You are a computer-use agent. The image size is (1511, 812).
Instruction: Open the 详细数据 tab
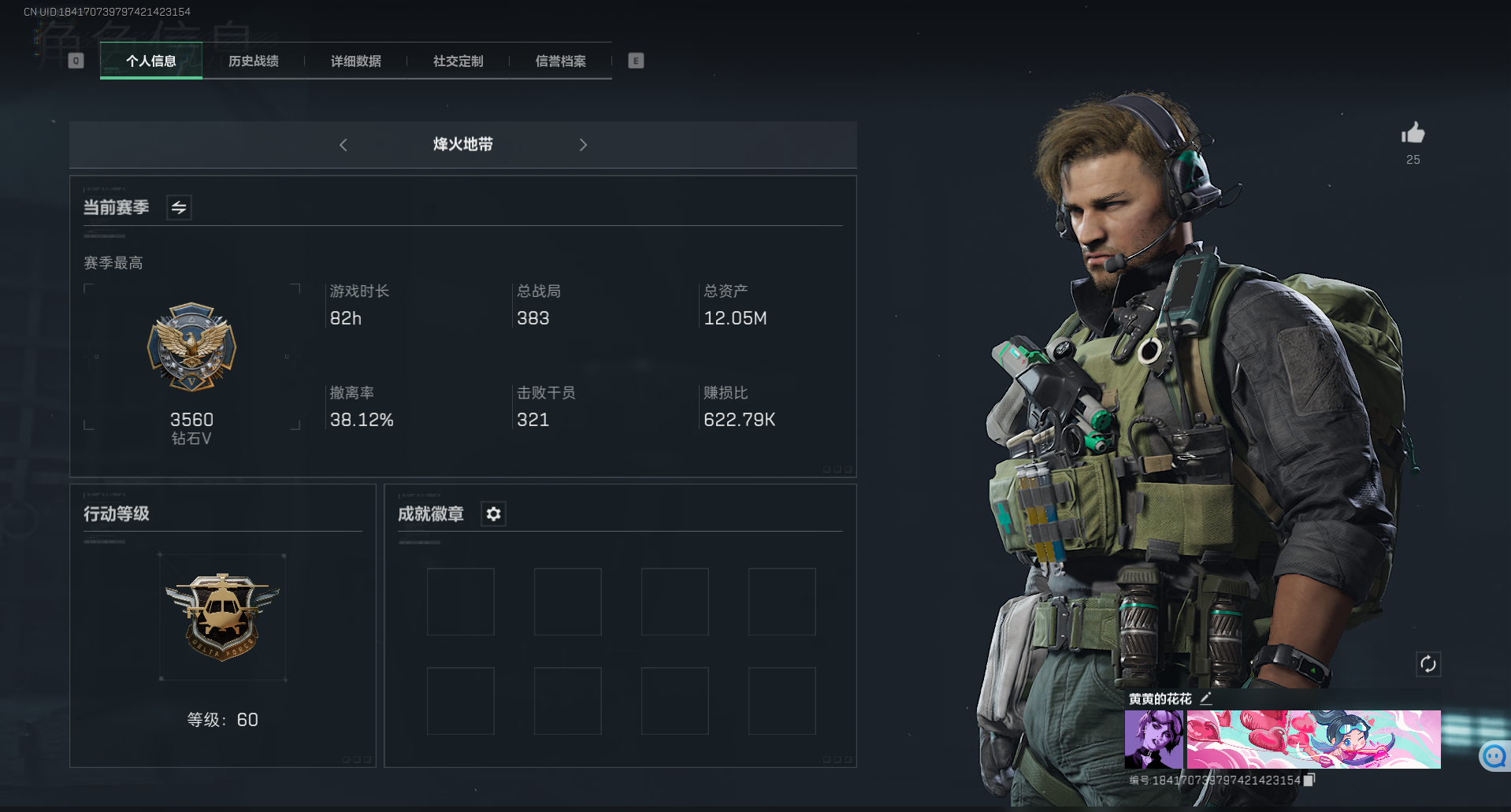(355, 61)
